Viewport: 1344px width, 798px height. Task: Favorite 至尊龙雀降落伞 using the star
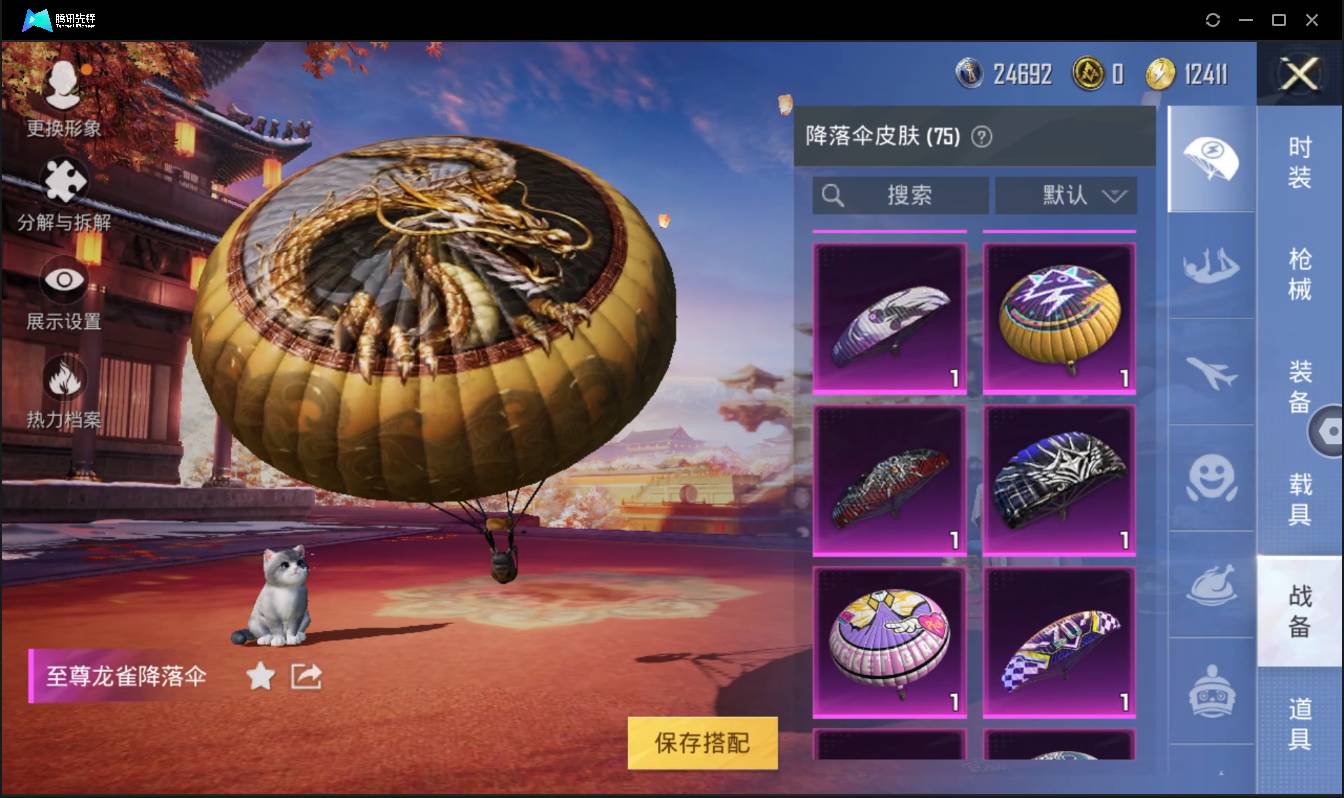tap(260, 676)
